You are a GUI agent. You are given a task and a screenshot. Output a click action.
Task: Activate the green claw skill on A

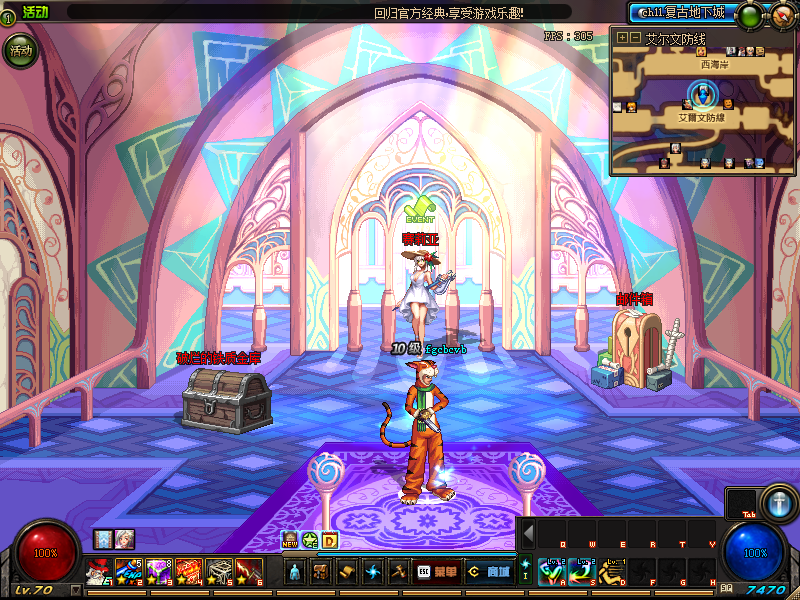(x=550, y=572)
